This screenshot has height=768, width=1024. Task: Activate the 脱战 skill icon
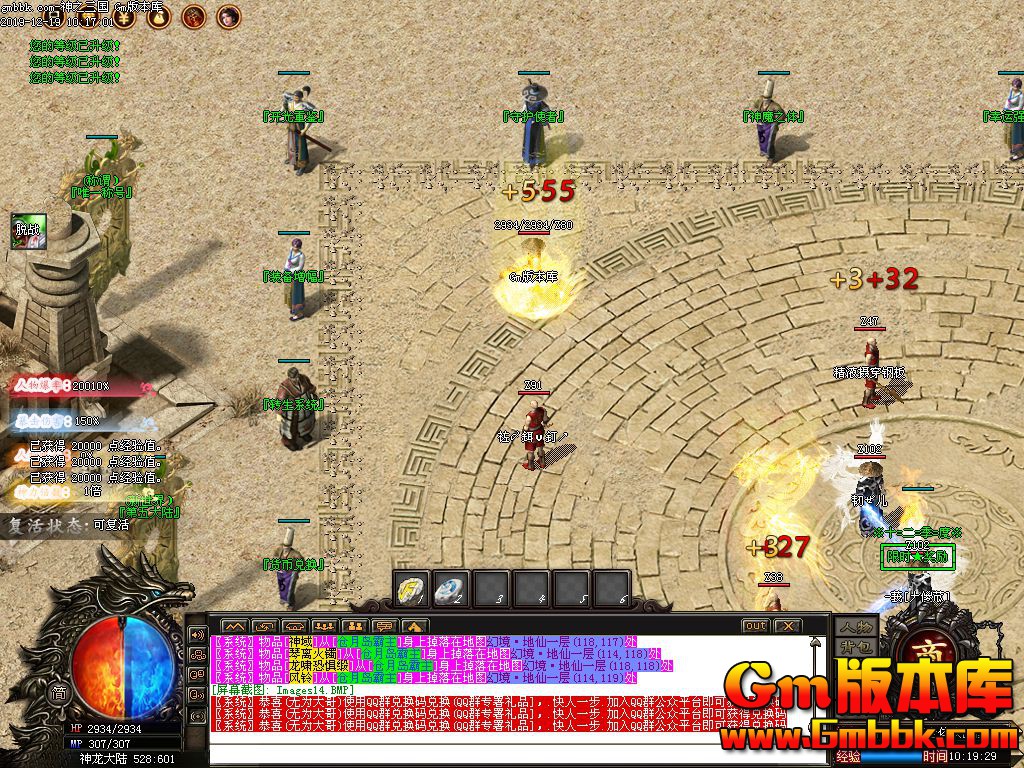[x=28, y=229]
